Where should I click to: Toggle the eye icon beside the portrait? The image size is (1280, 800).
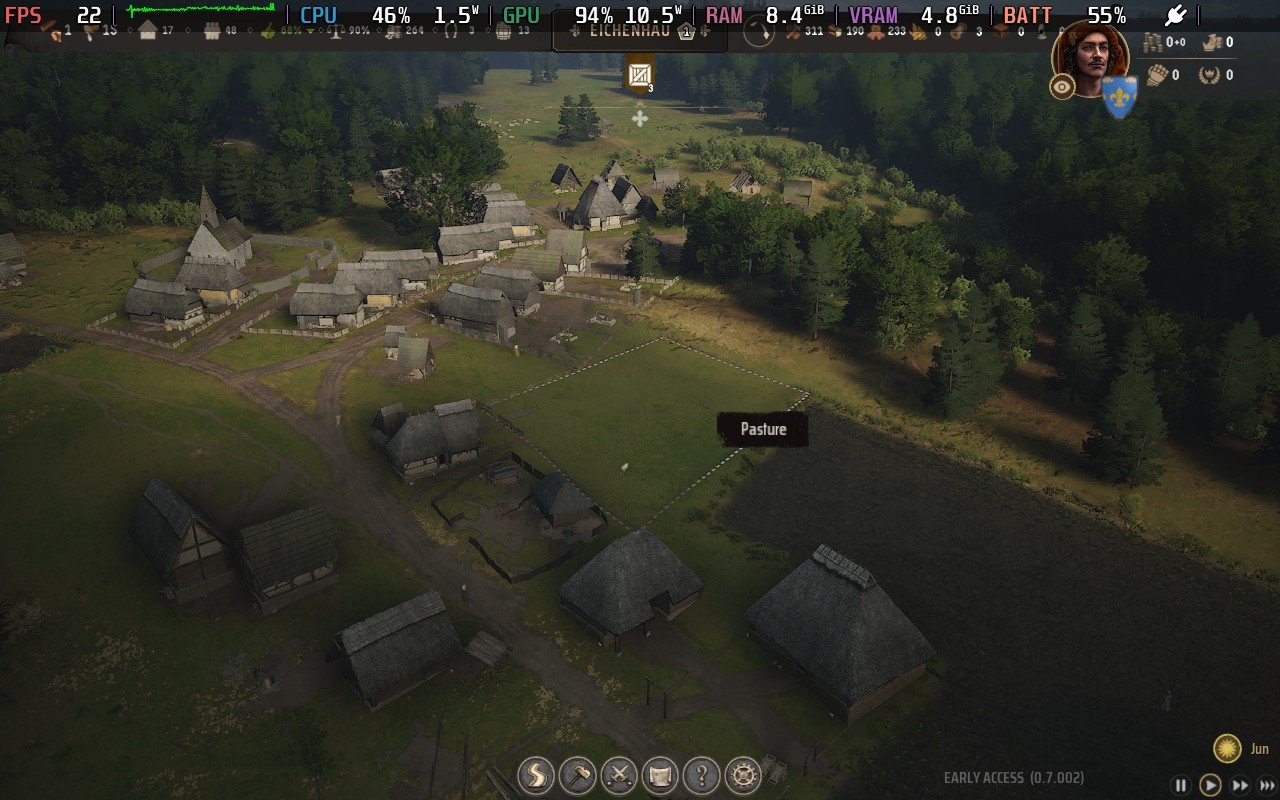[x=1062, y=87]
